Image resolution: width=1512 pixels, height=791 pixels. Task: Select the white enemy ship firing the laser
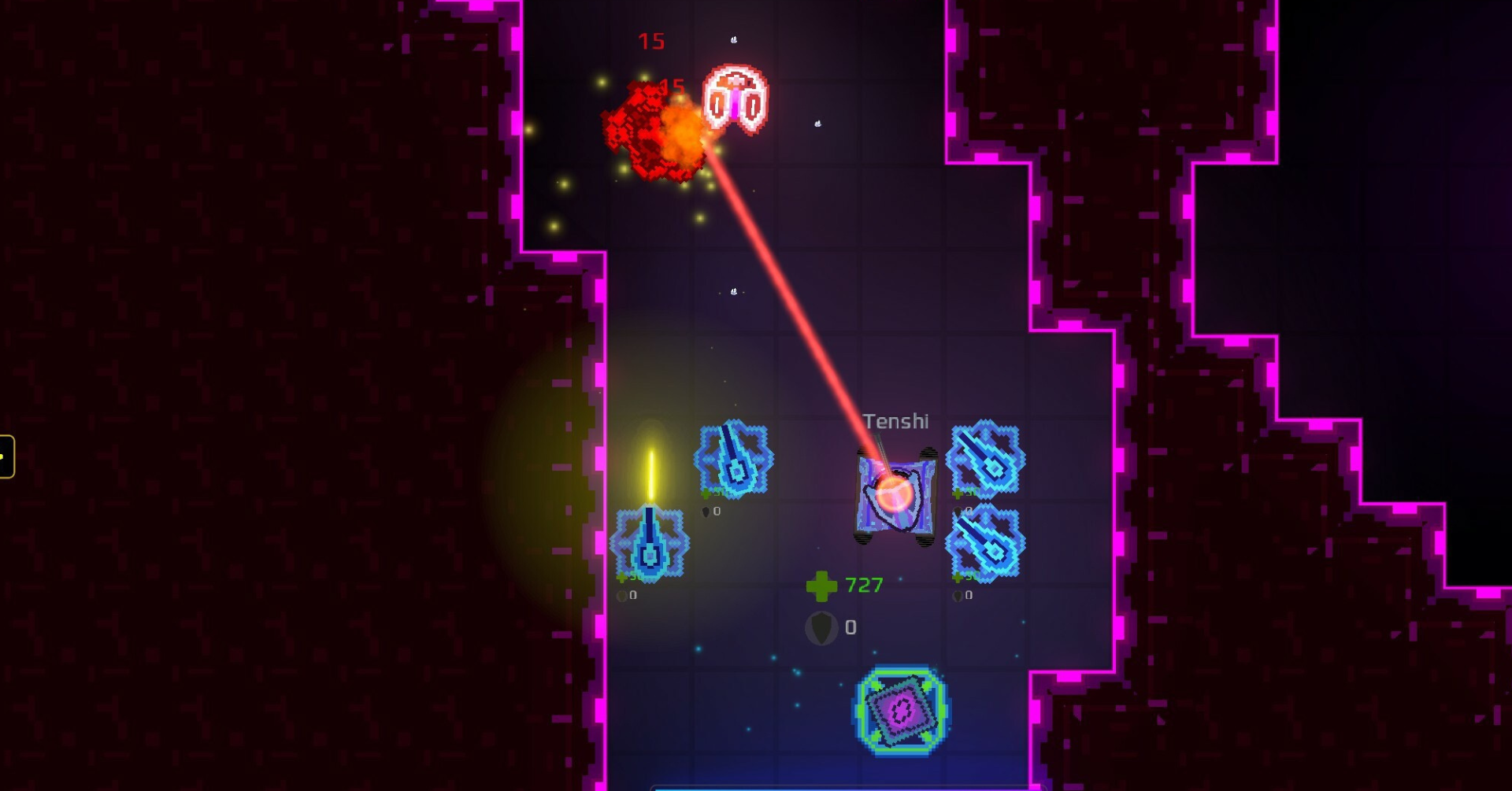(734, 98)
